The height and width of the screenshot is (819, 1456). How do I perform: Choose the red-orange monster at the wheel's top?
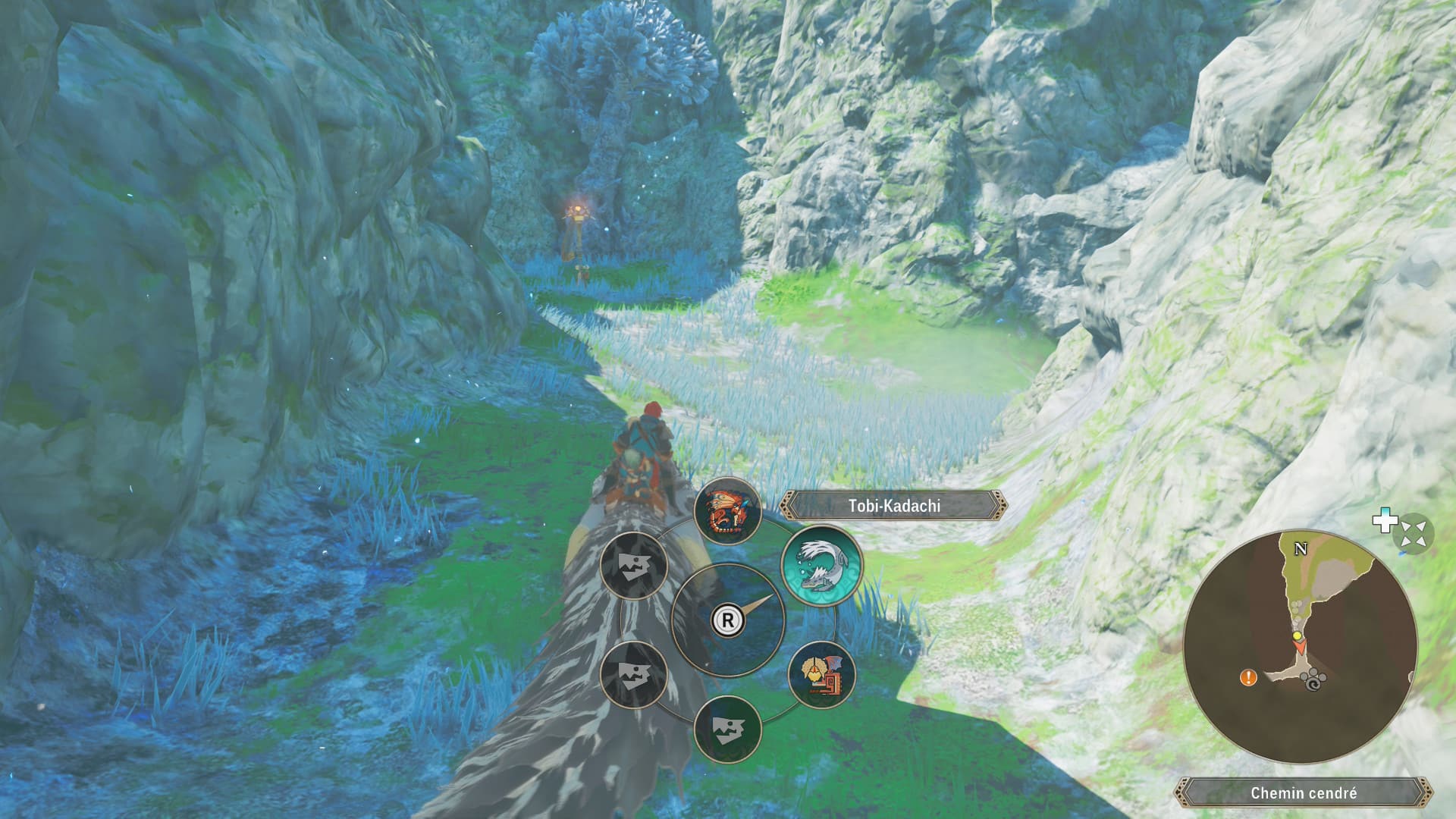(727, 510)
